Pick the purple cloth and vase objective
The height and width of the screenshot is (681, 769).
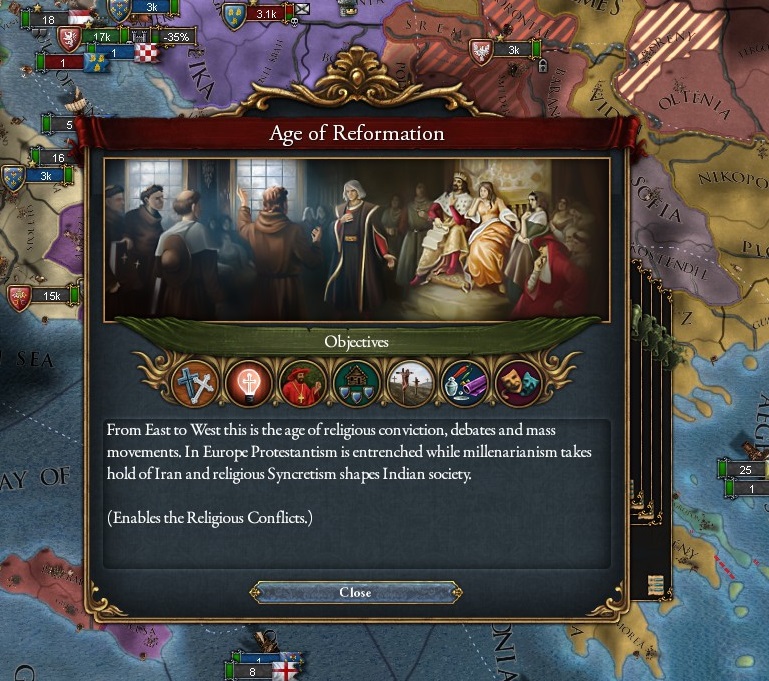(x=464, y=383)
